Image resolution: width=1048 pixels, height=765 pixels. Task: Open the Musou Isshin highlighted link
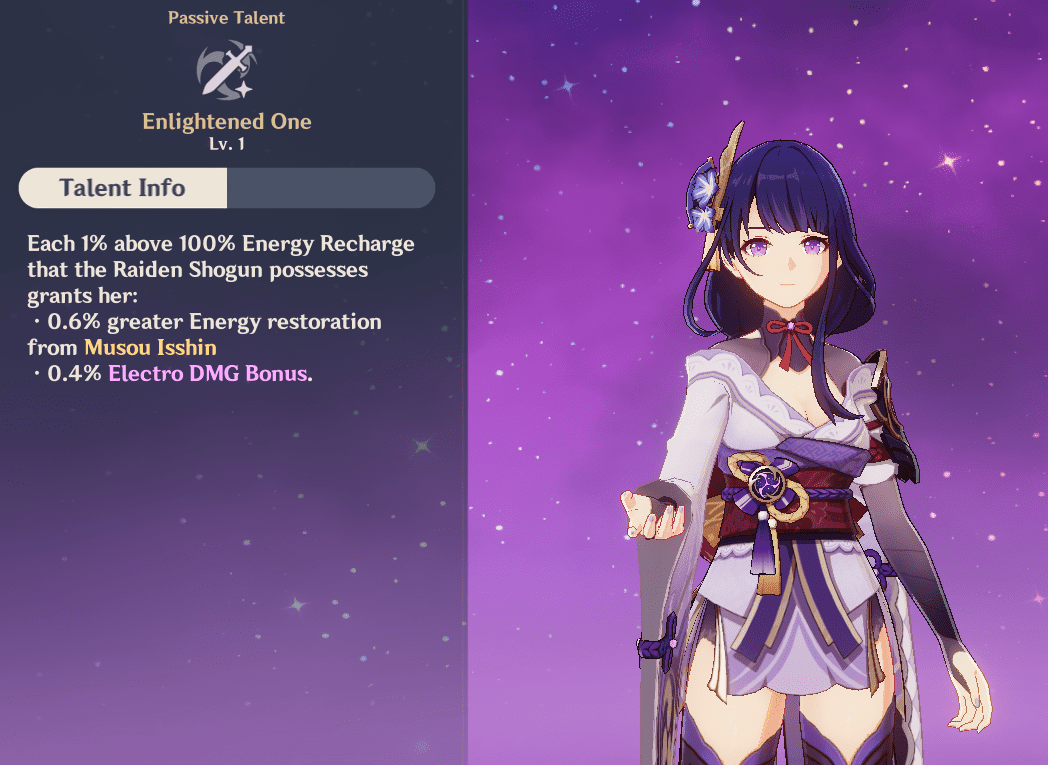click(150, 348)
